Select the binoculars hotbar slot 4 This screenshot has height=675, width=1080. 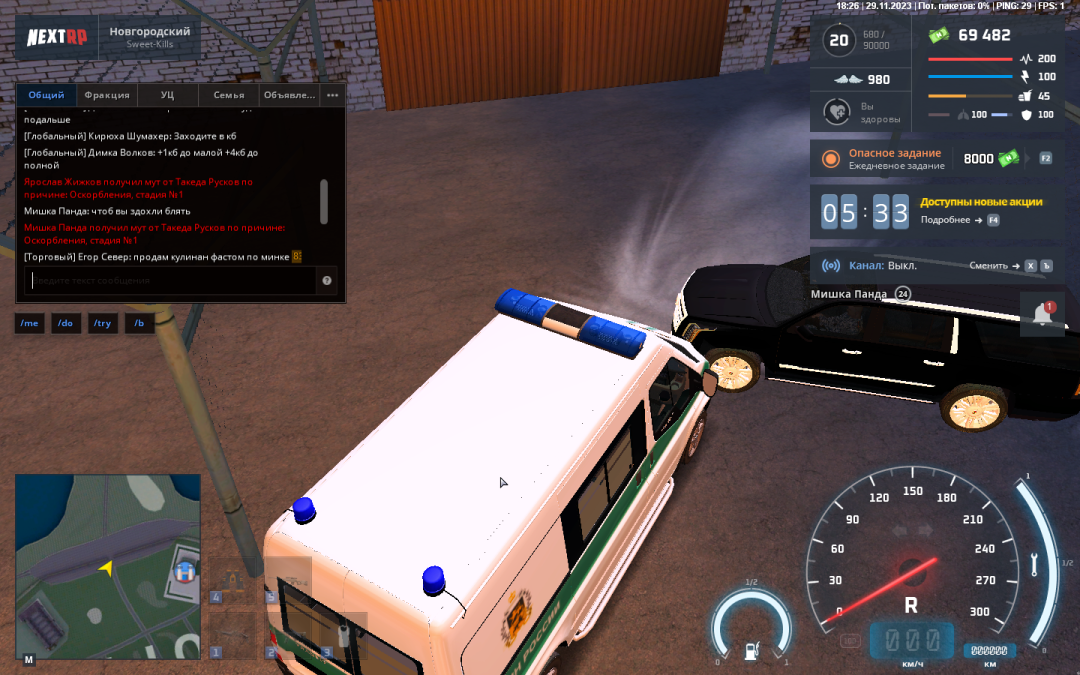(235, 581)
